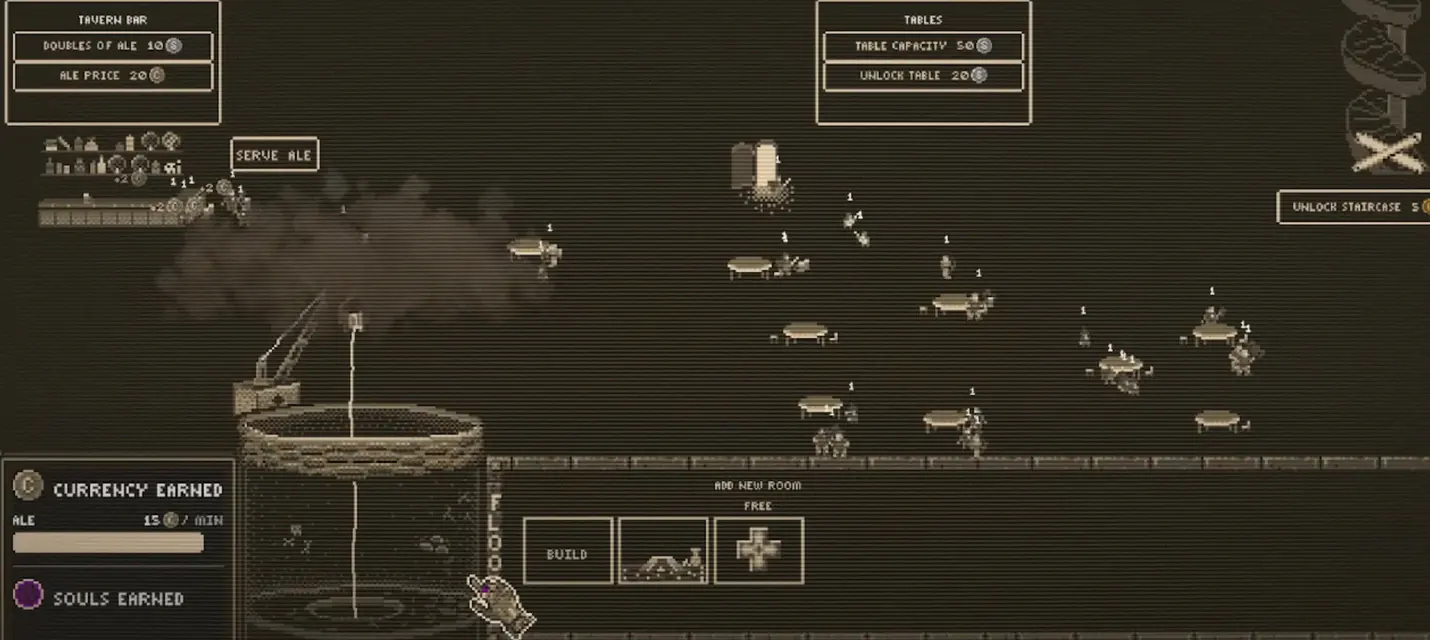Add a new free room with the plus tile

(758, 551)
